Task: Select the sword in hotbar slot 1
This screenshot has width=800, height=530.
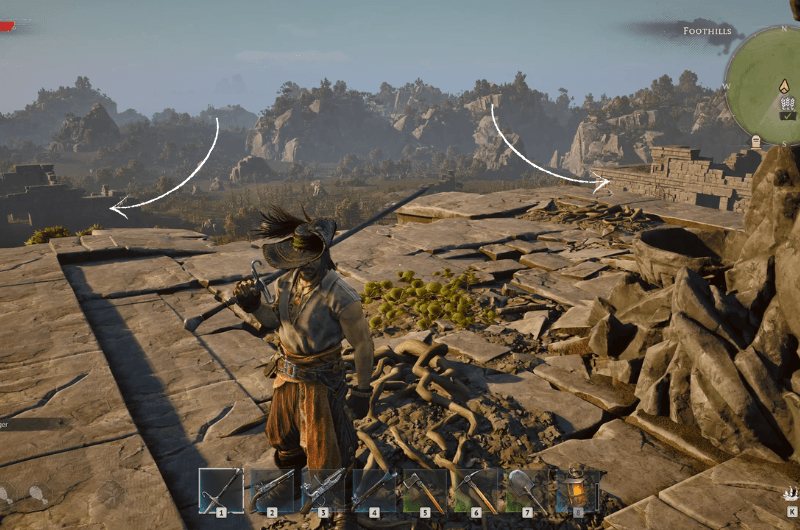Action: (220, 490)
